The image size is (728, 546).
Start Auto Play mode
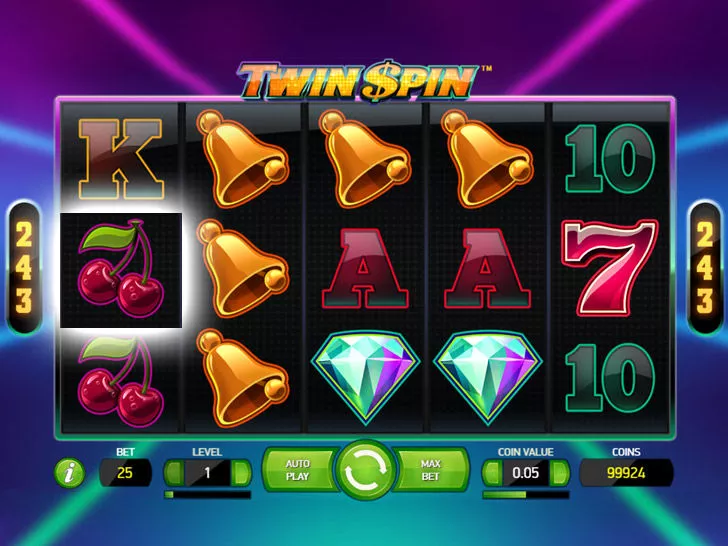[297, 470]
